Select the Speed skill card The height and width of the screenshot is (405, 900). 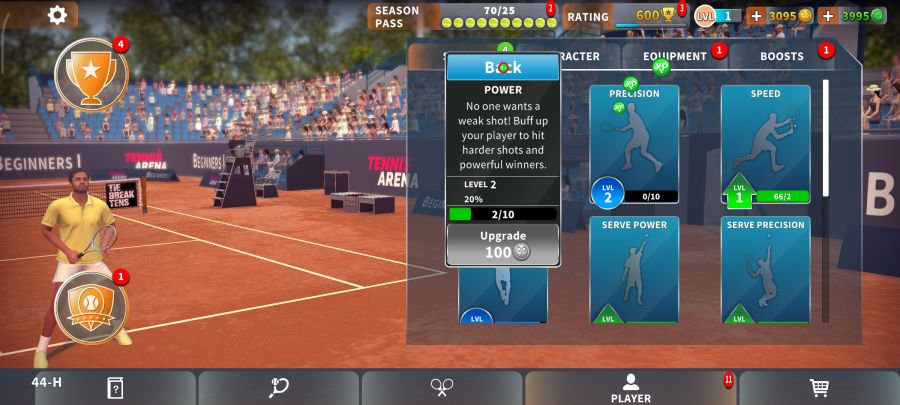tap(765, 143)
